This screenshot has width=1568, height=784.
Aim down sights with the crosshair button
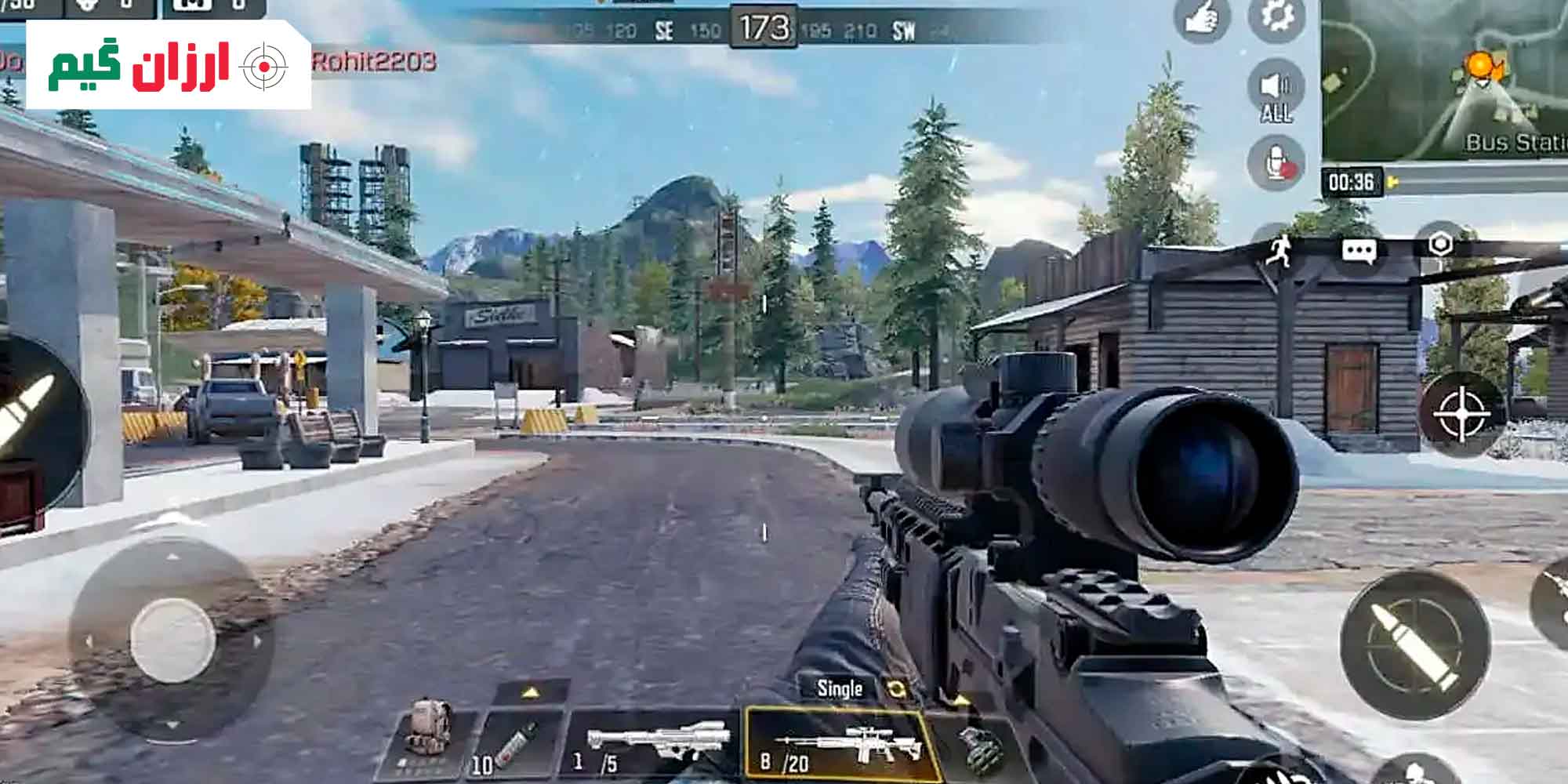click(1461, 414)
